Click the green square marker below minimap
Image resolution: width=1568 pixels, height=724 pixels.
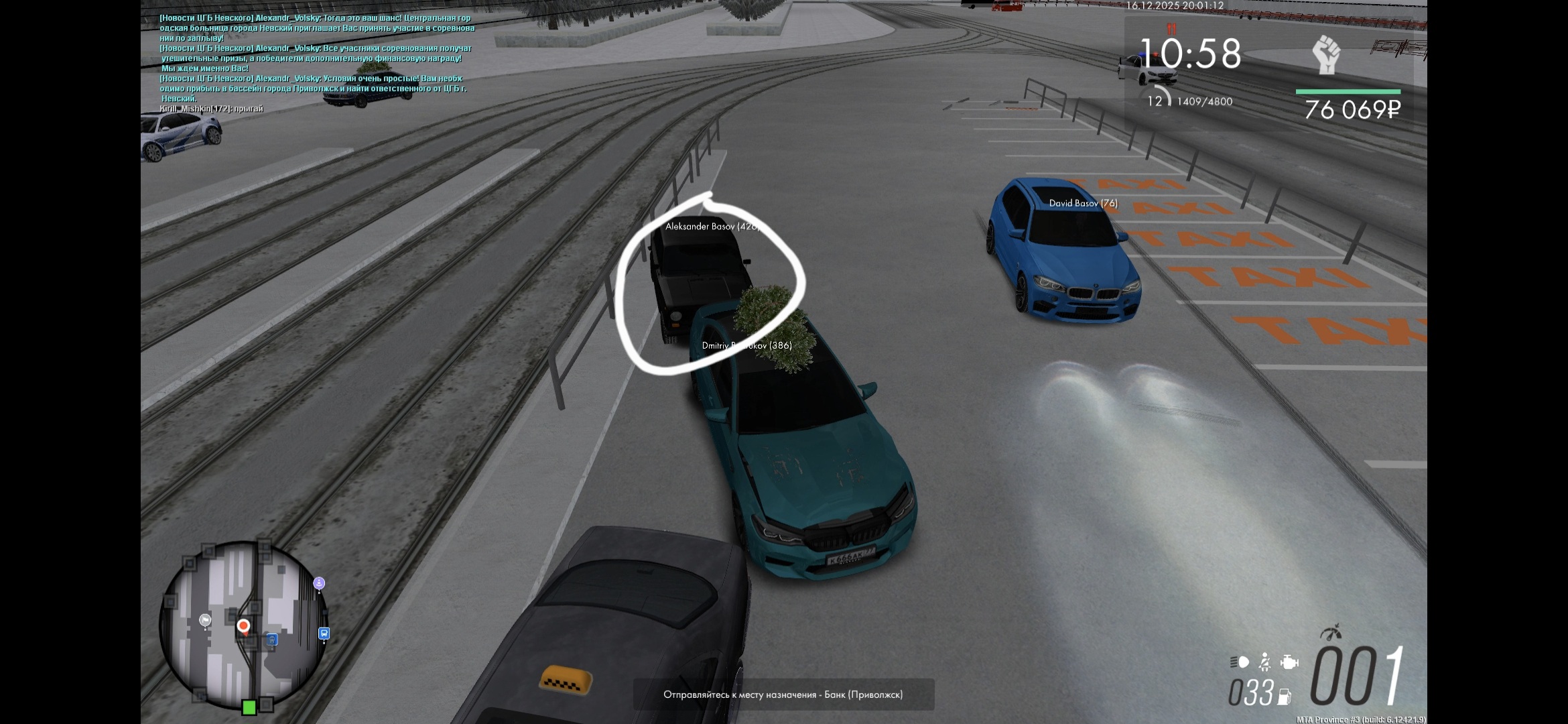[x=249, y=707]
